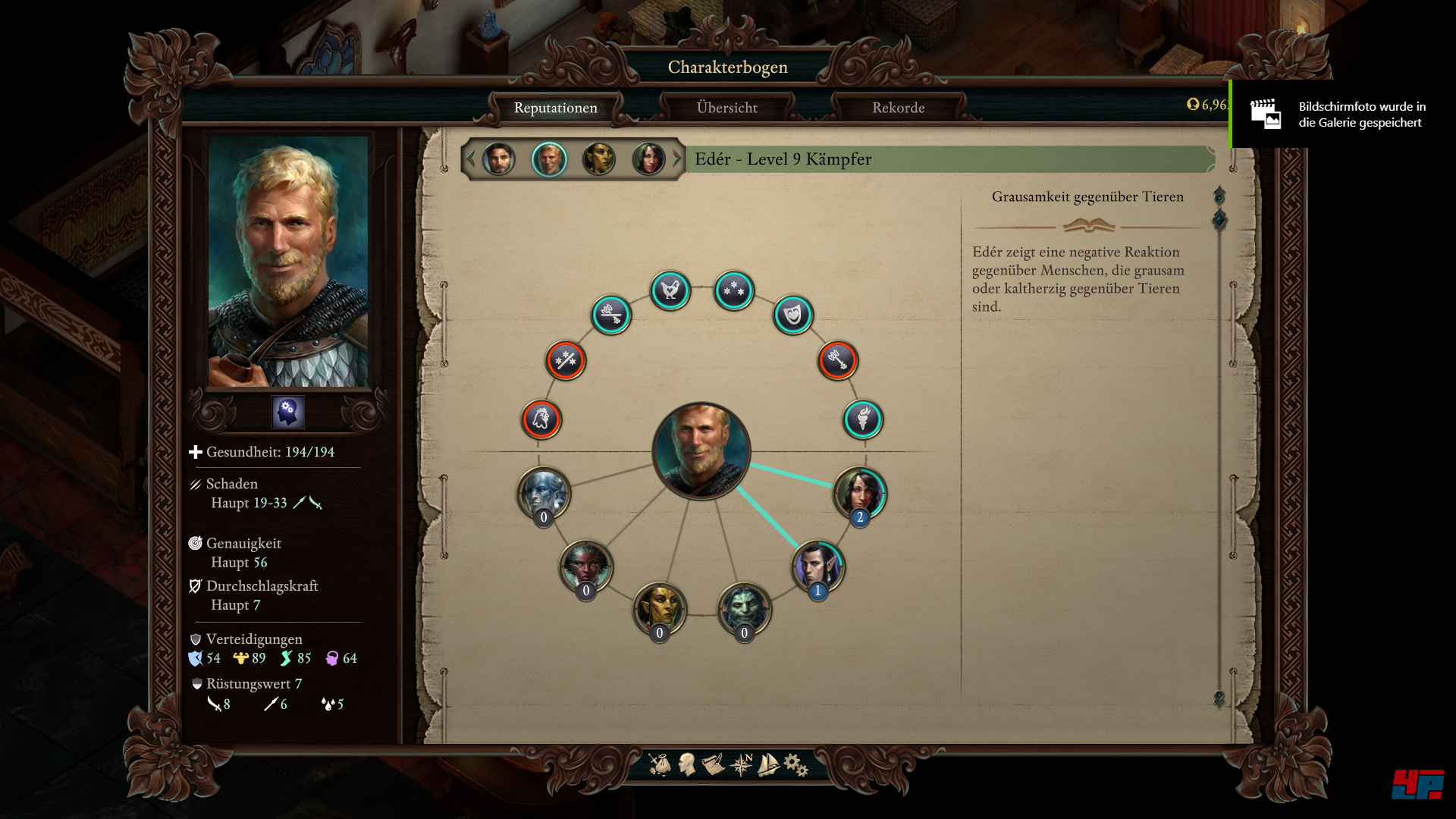
Task: Select the dark-bearded man in the party strip
Action: [498, 159]
